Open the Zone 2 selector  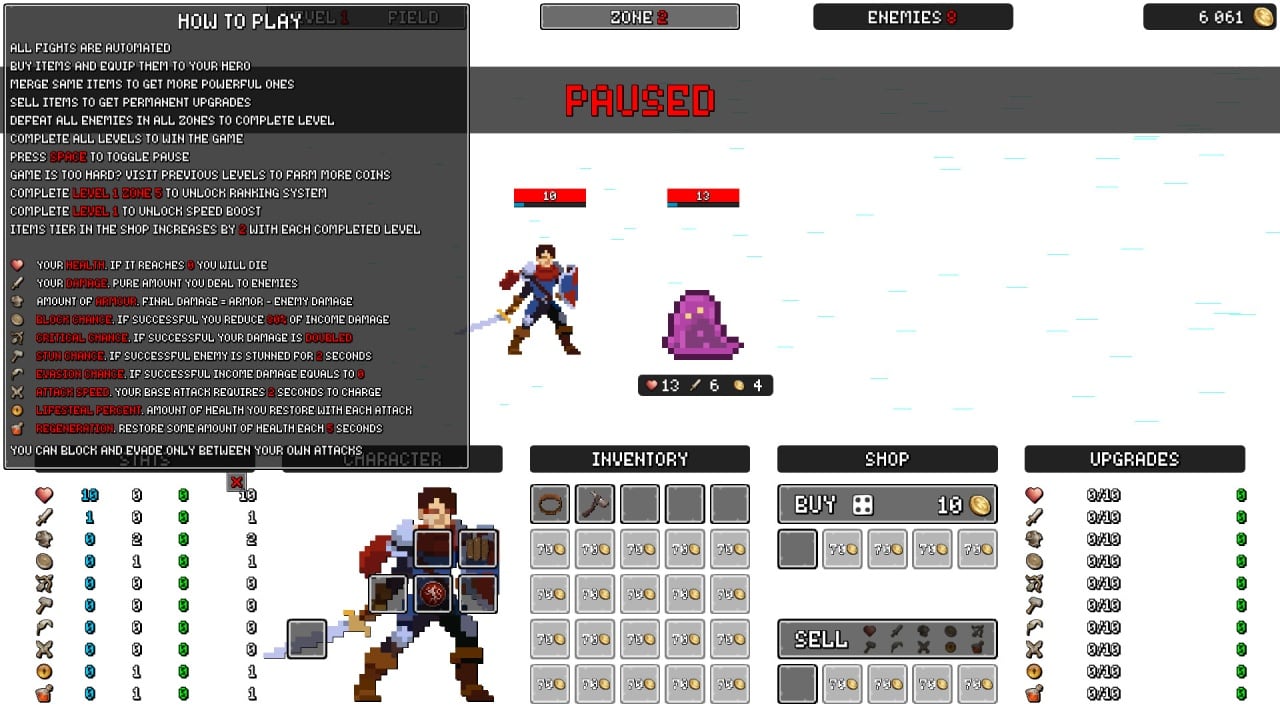(639, 17)
